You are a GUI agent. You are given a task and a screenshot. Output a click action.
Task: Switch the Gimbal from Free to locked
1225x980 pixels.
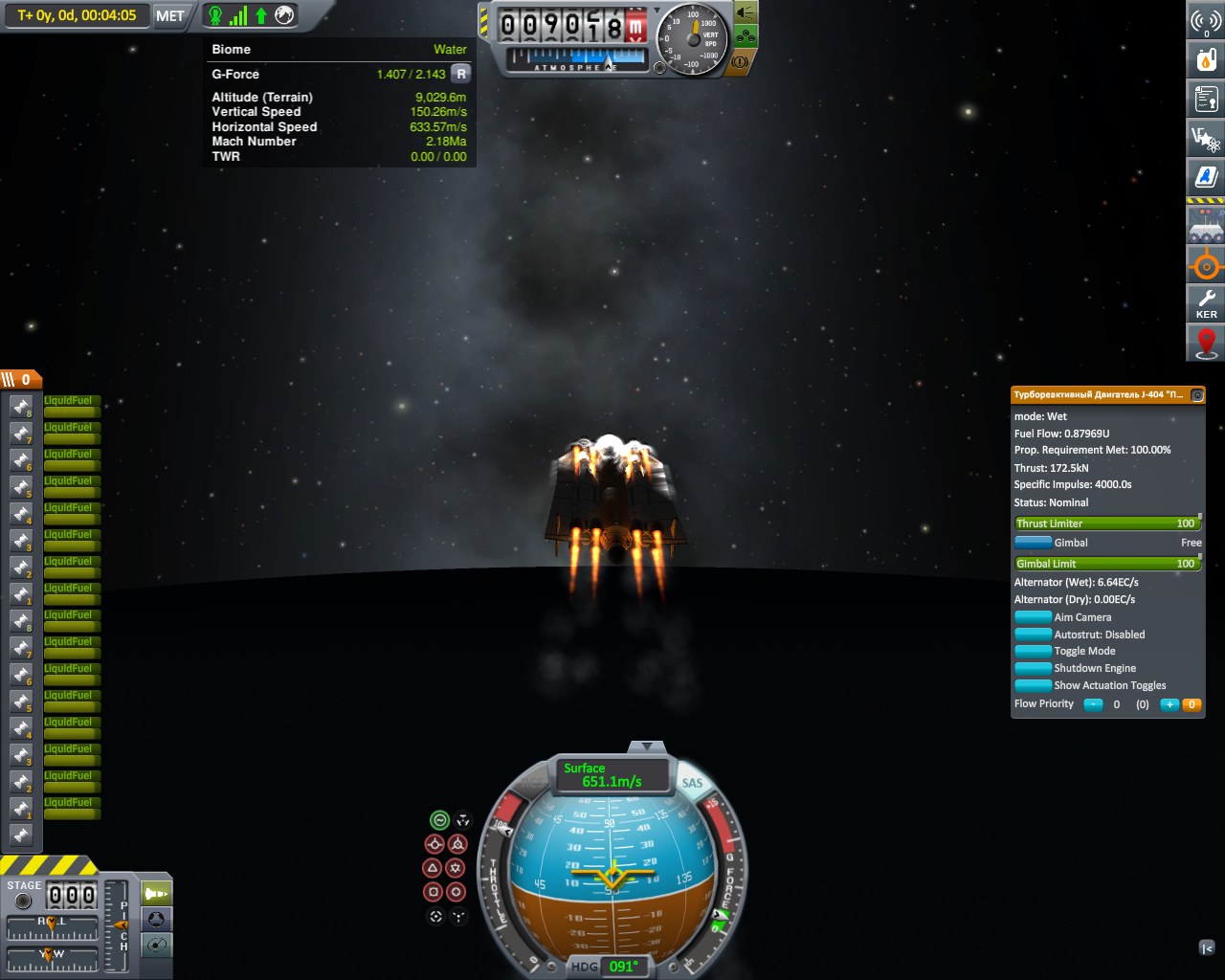pyautogui.click(x=1034, y=543)
